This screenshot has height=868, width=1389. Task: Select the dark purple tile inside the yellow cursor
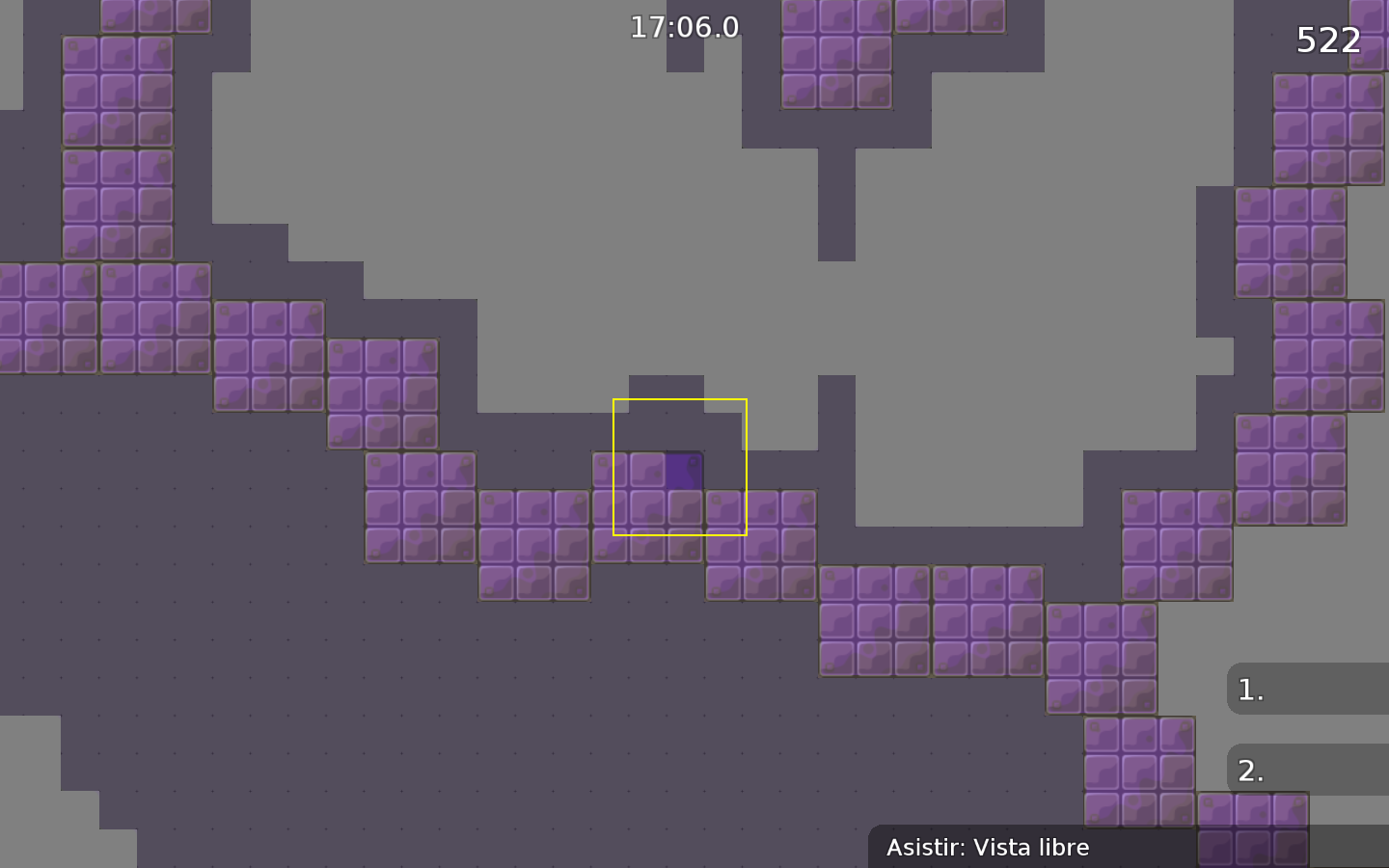(685, 470)
